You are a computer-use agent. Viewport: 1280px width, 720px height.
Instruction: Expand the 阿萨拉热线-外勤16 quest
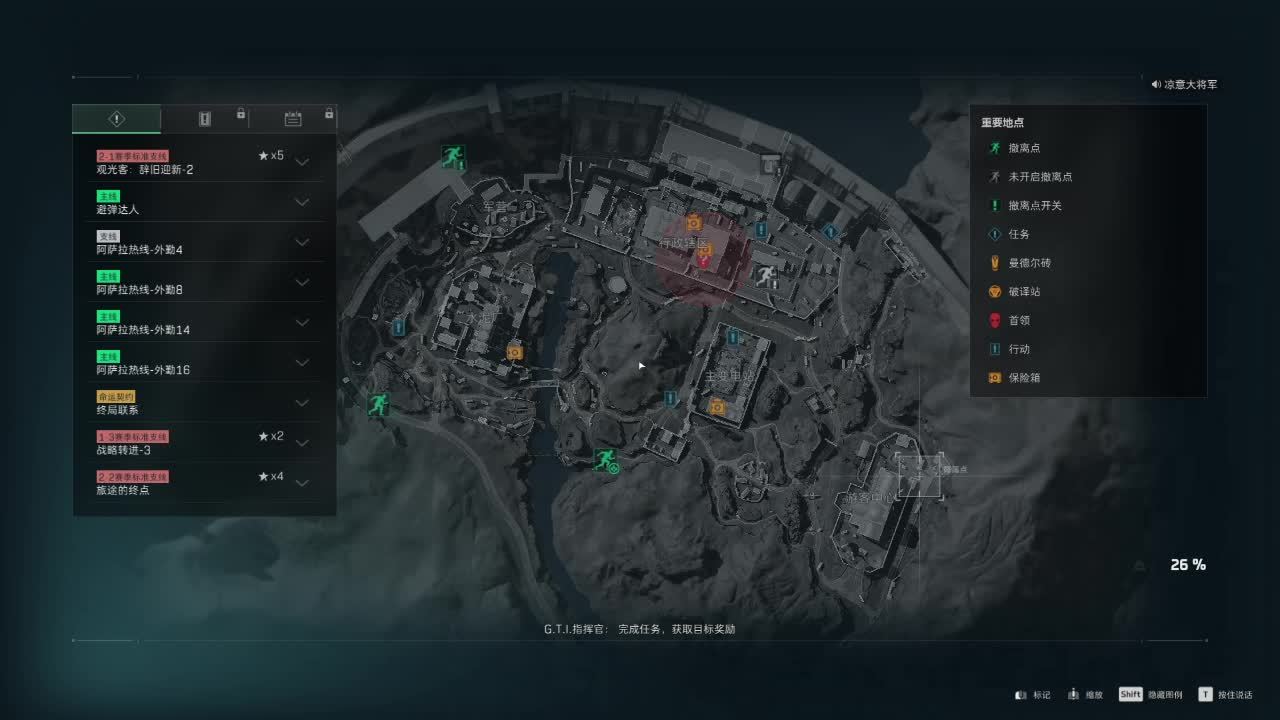click(301, 362)
